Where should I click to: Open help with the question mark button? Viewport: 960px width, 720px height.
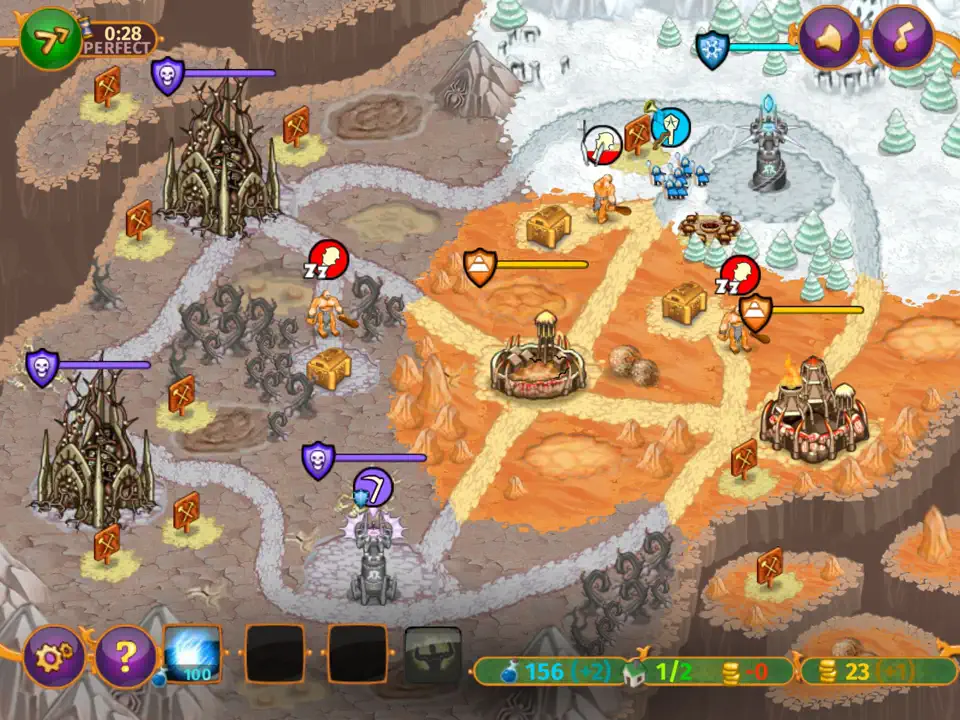[x=124, y=657]
